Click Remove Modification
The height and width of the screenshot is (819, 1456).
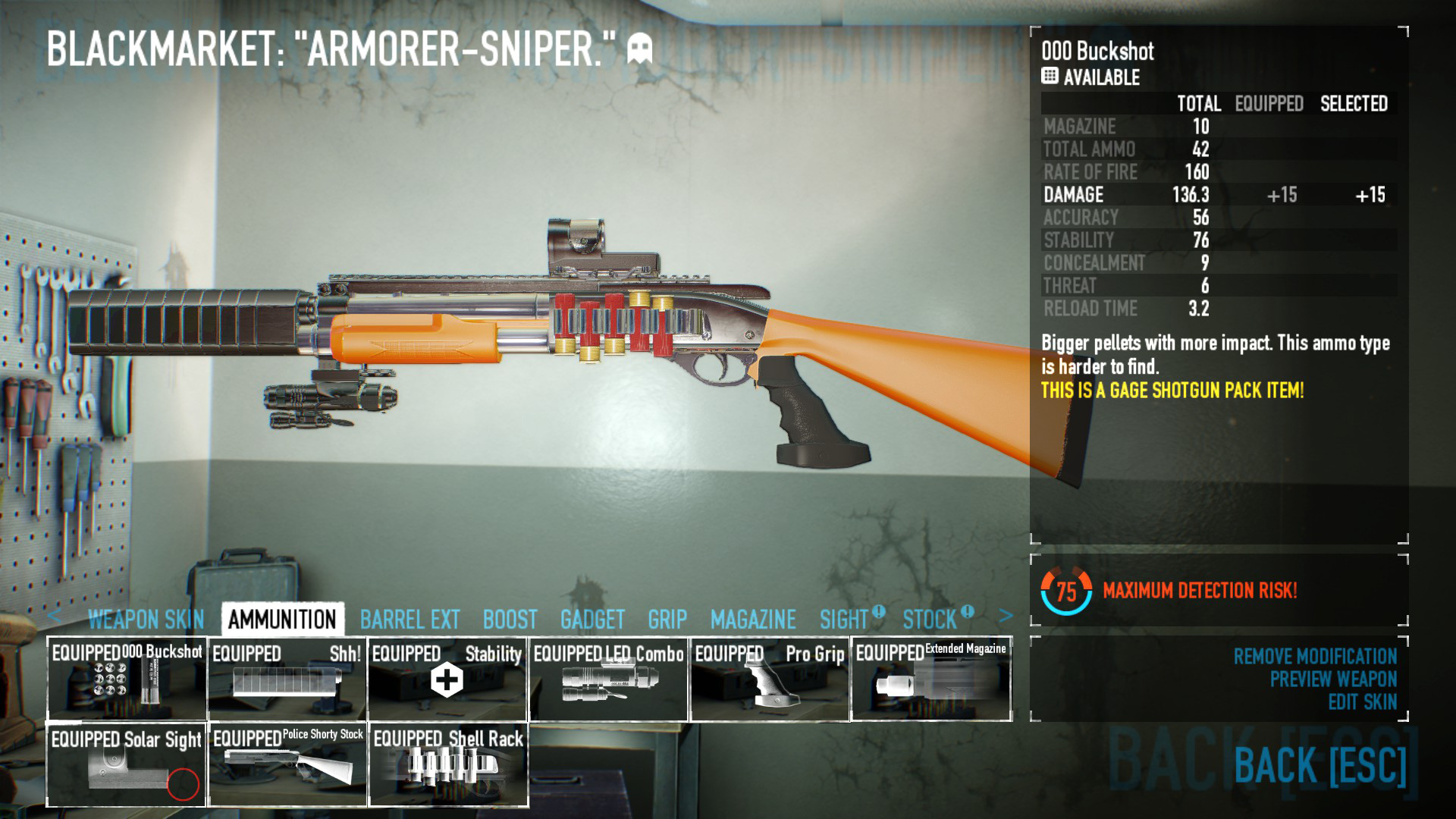pos(1315,656)
